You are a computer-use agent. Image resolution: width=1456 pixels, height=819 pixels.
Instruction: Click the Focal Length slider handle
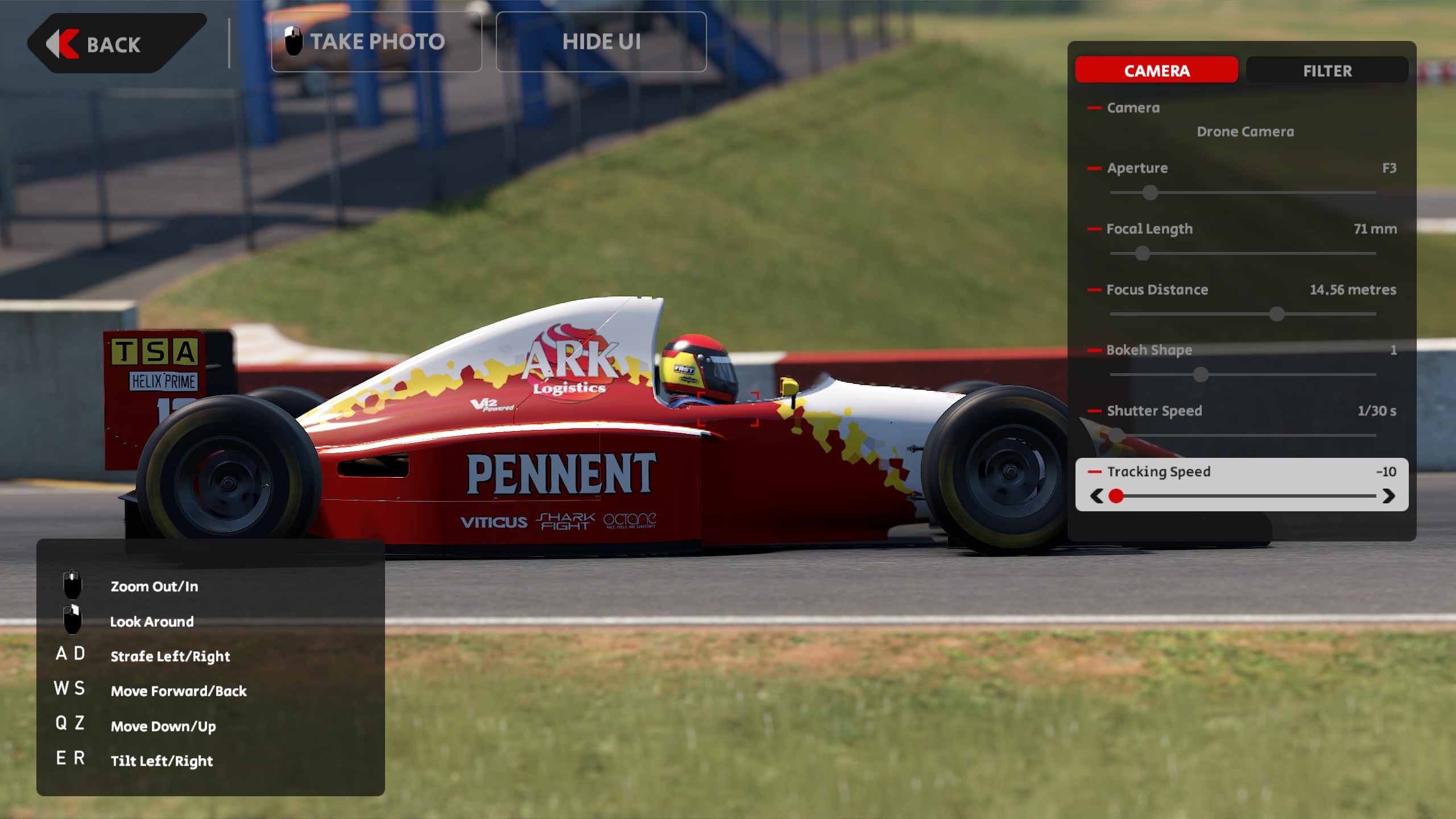point(1142,254)
